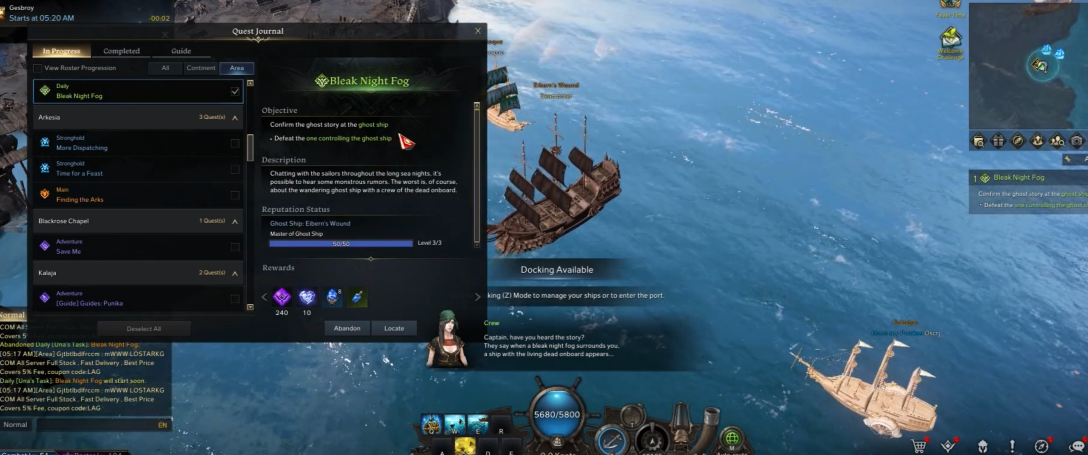Switch to the Completed quests tab
This screenshot has height=455, width=1088.
coord(122,51)
